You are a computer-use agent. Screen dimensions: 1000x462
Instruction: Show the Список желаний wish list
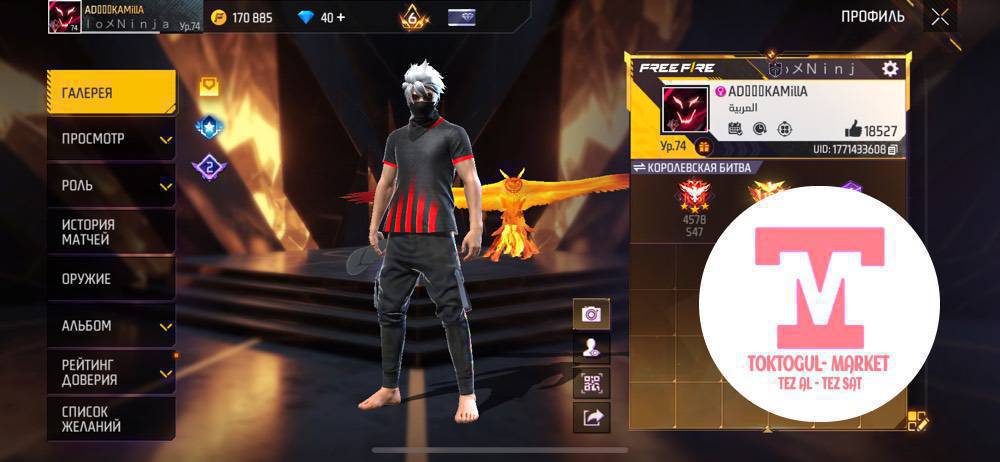pos(110,419)
